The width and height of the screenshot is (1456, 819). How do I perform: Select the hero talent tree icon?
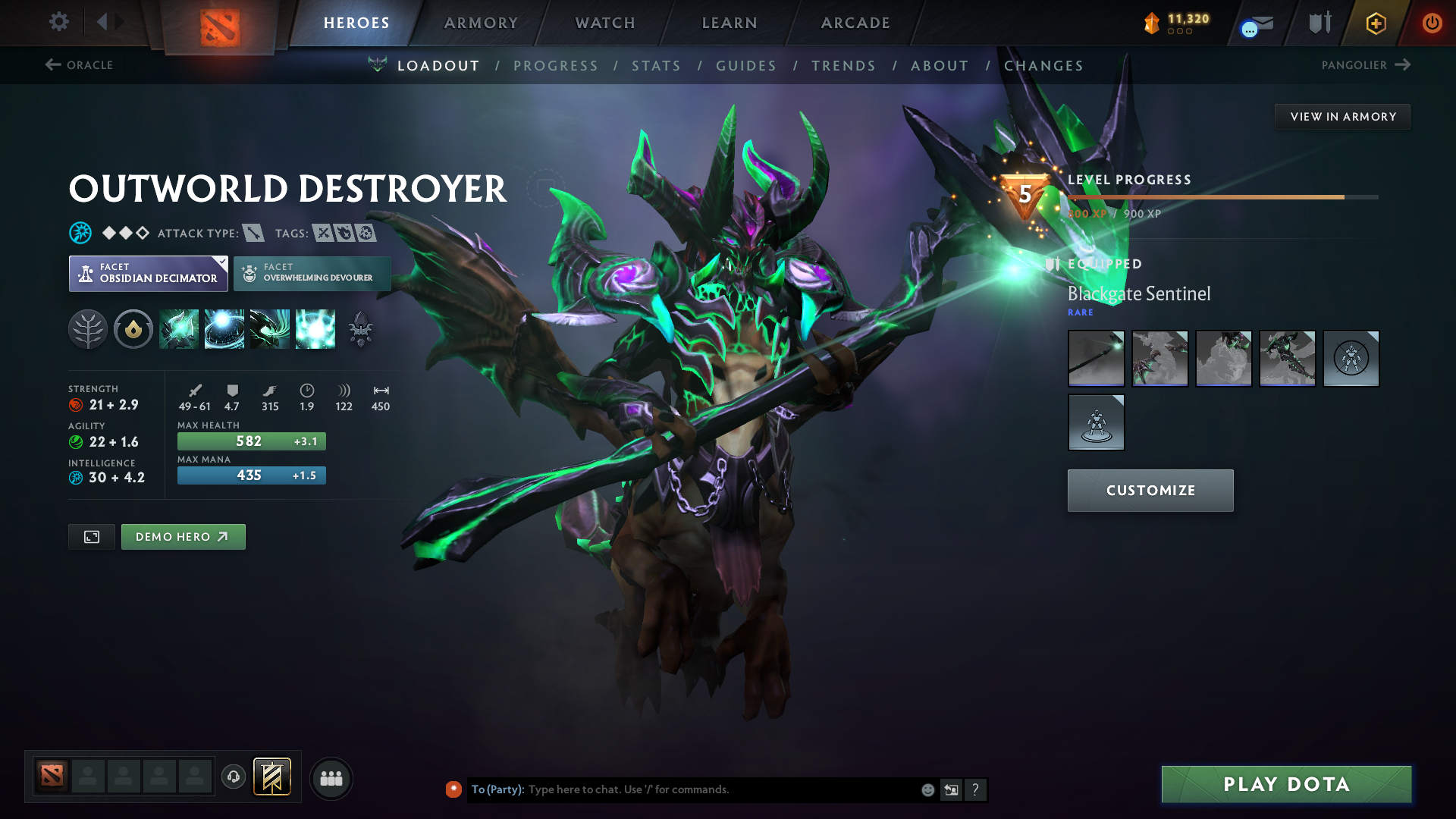click(x=88, y=329)
